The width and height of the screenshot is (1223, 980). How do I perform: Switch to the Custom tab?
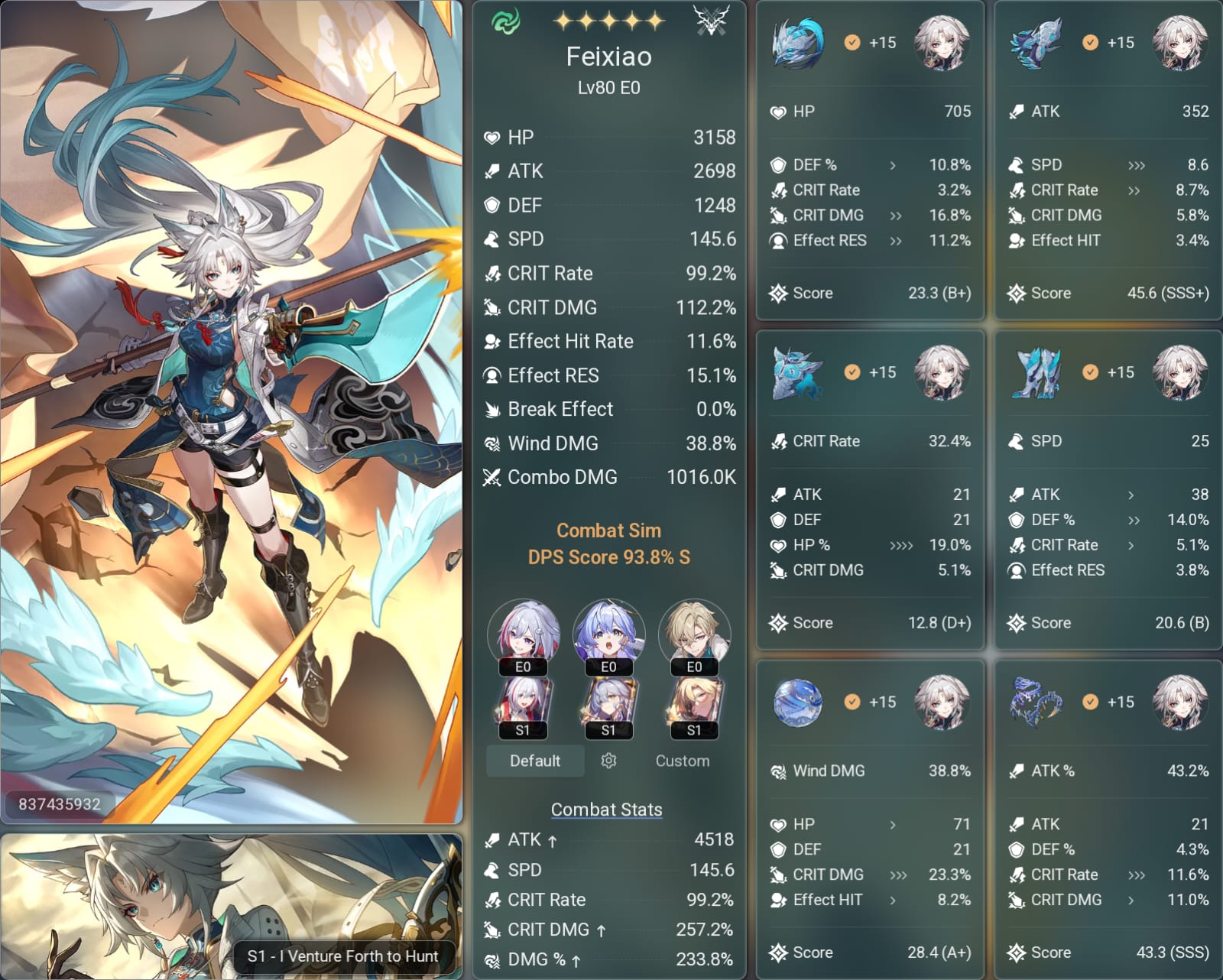[x=683, y=761]
